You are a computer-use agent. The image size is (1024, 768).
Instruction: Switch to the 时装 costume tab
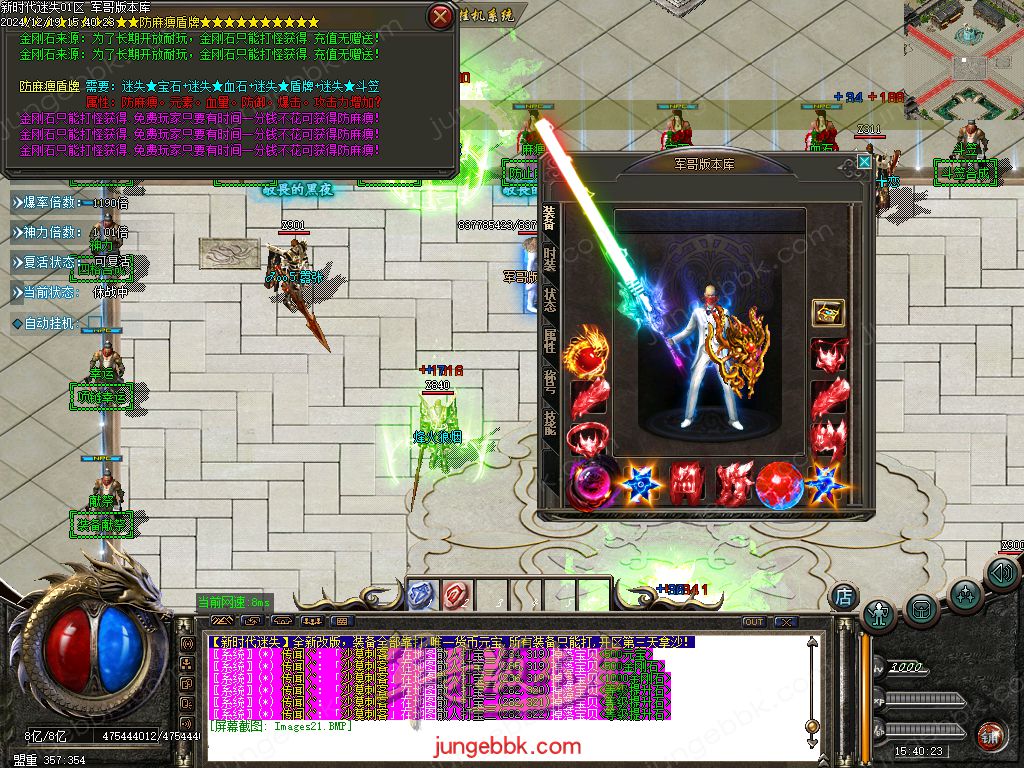[550, 258]
